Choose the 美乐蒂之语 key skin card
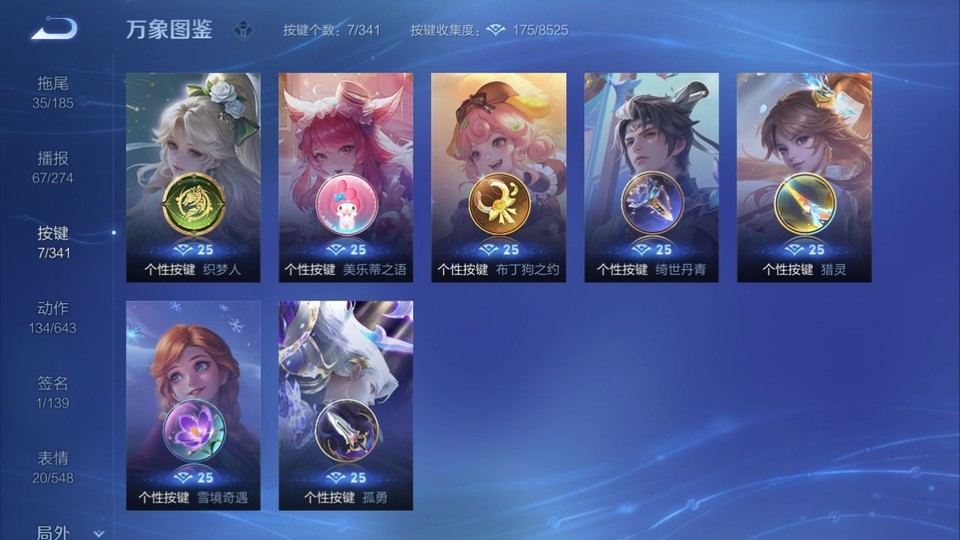 [x=346, y=177]
